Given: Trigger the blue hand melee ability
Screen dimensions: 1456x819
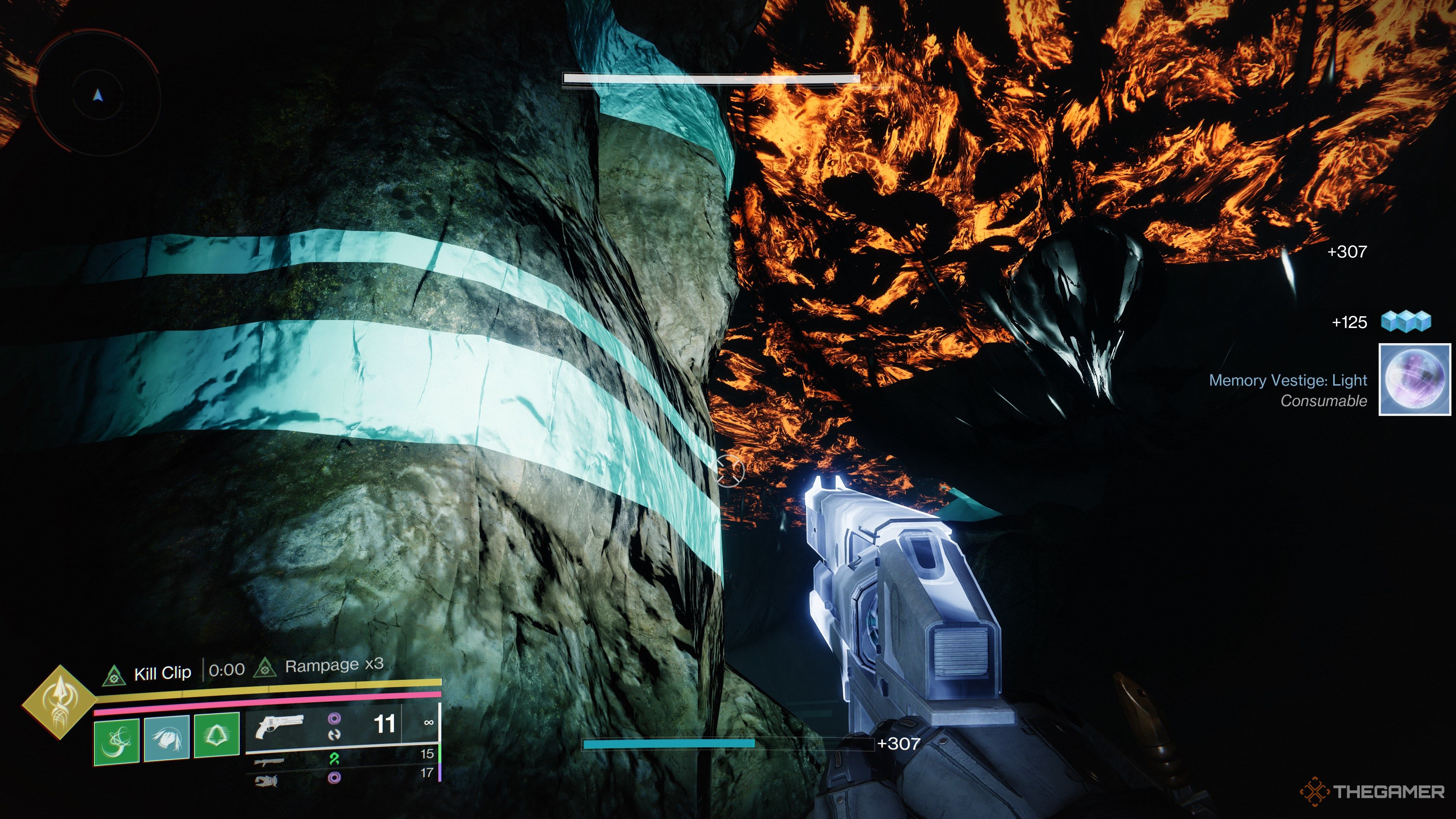Looking at the screenshot, I should (x=166, y=739).
